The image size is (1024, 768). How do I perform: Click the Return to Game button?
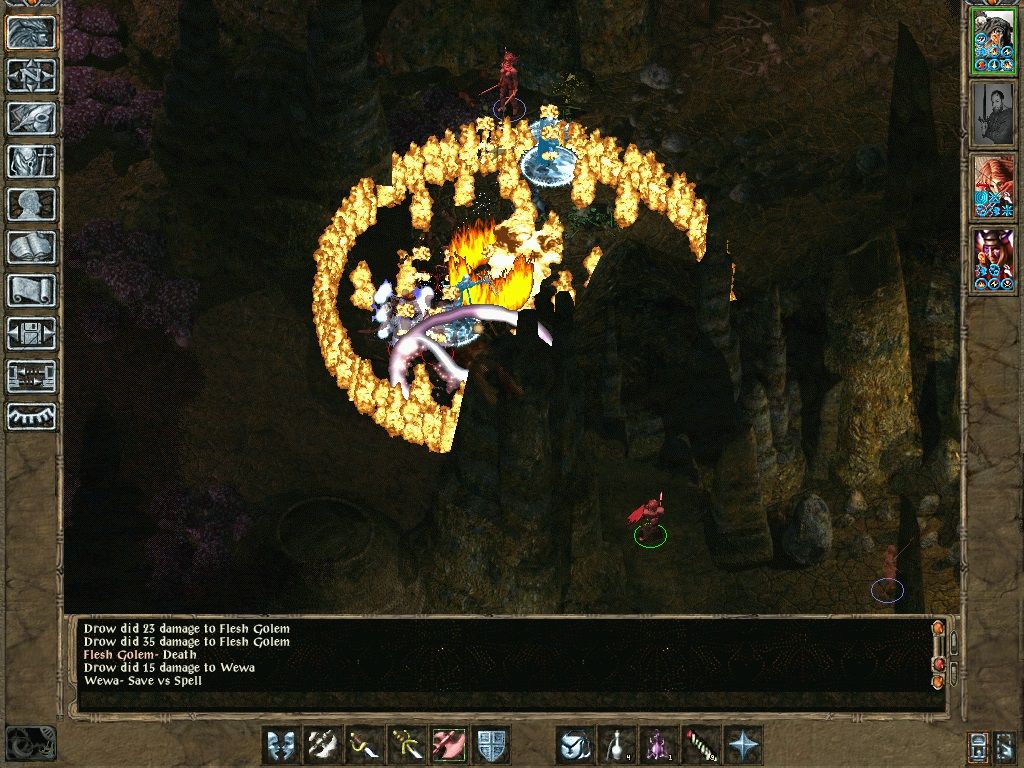tap(31, 33)
